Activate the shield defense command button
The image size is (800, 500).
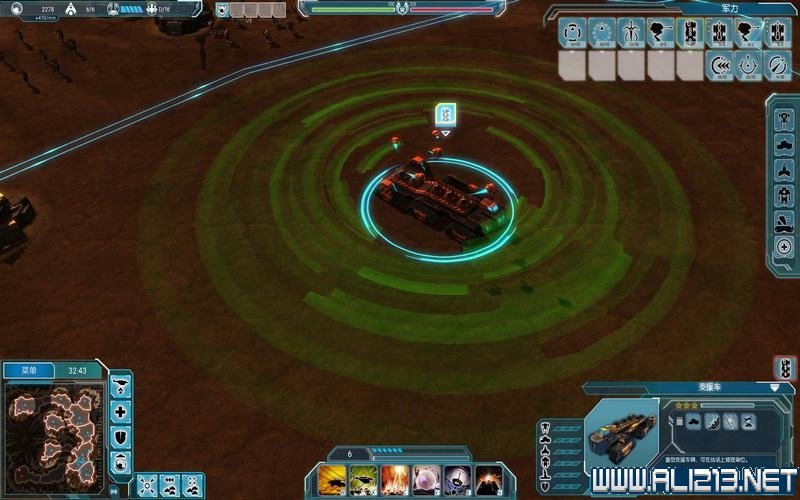click(121, 437)
